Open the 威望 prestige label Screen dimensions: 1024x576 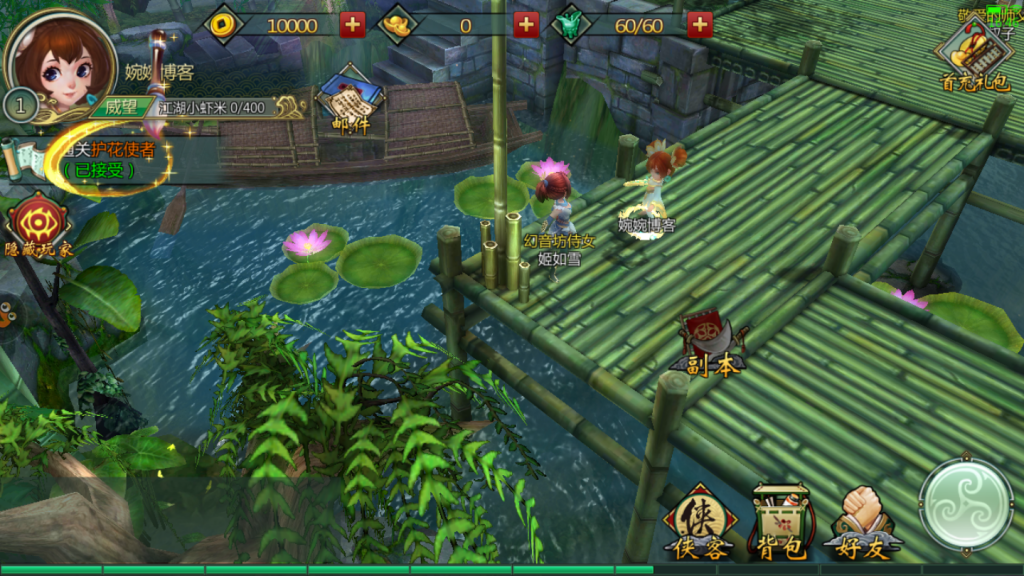click(120, 107)
